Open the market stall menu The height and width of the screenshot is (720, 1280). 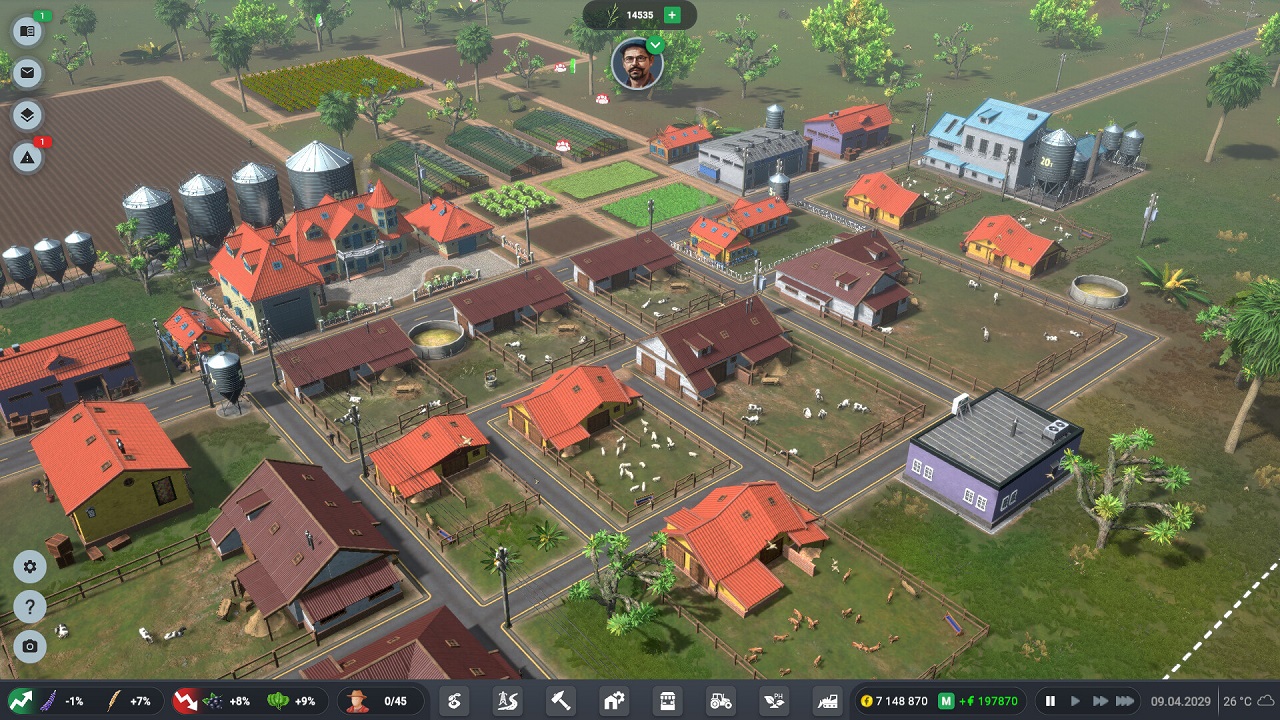[668, 700]
